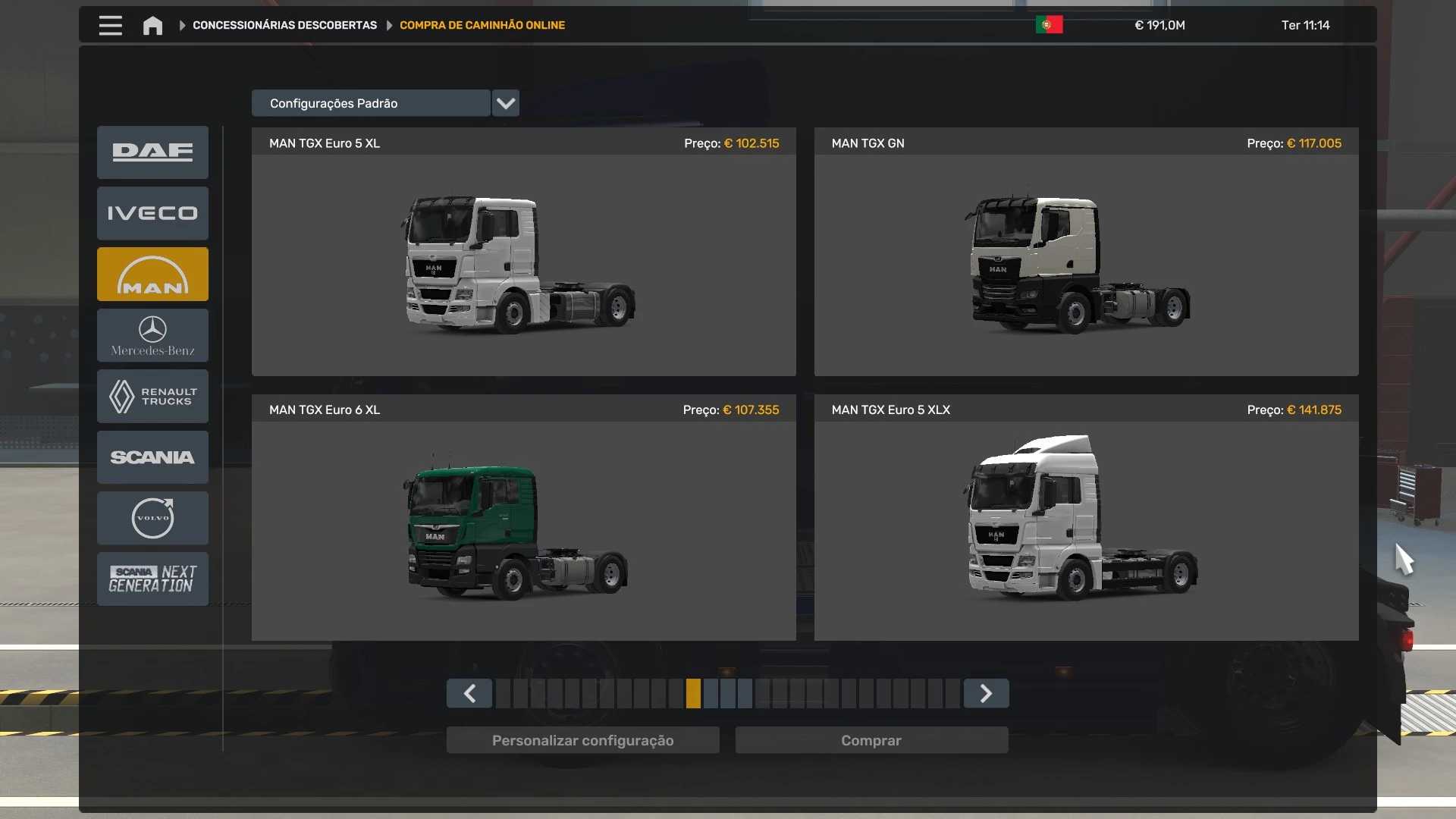Screen dimensions: 1456x819
Task: Switch to the Iveco brand
Action: [152, 213]
